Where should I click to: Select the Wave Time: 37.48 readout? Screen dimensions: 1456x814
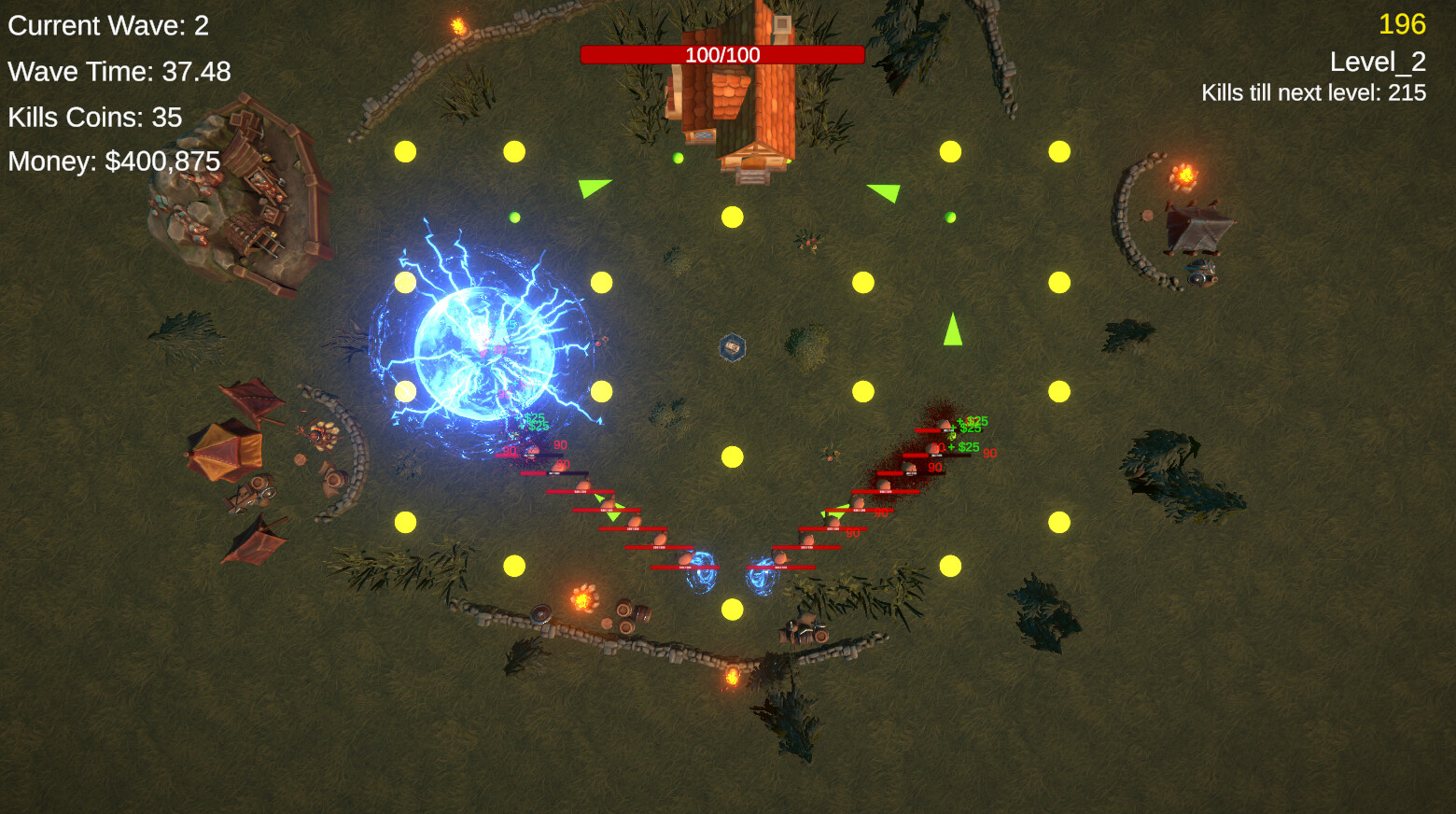tap(119, 71)
